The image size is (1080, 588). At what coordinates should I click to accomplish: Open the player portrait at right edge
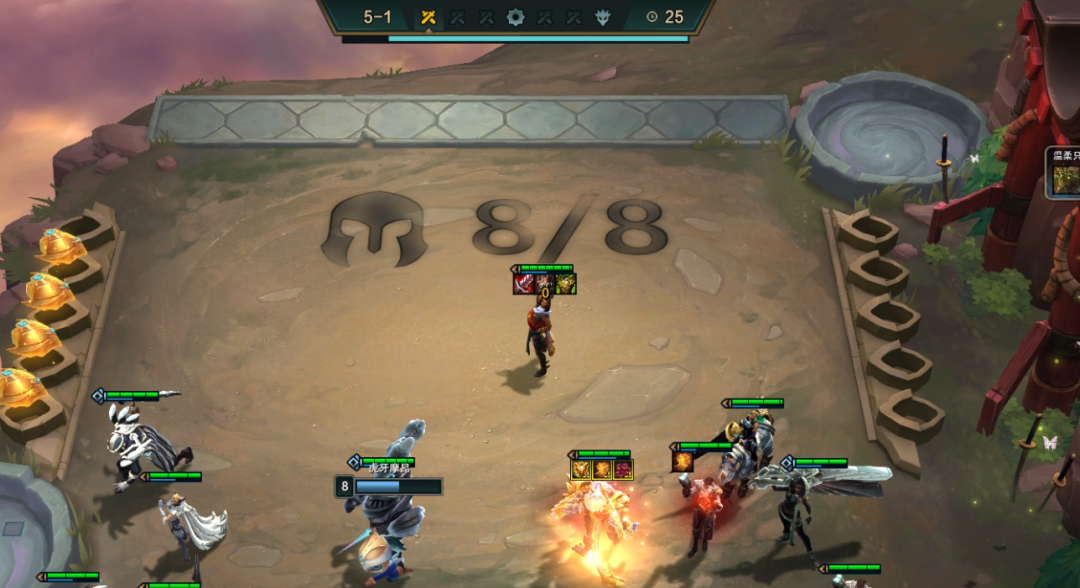pyautogui.click(x=1065, y=180)
